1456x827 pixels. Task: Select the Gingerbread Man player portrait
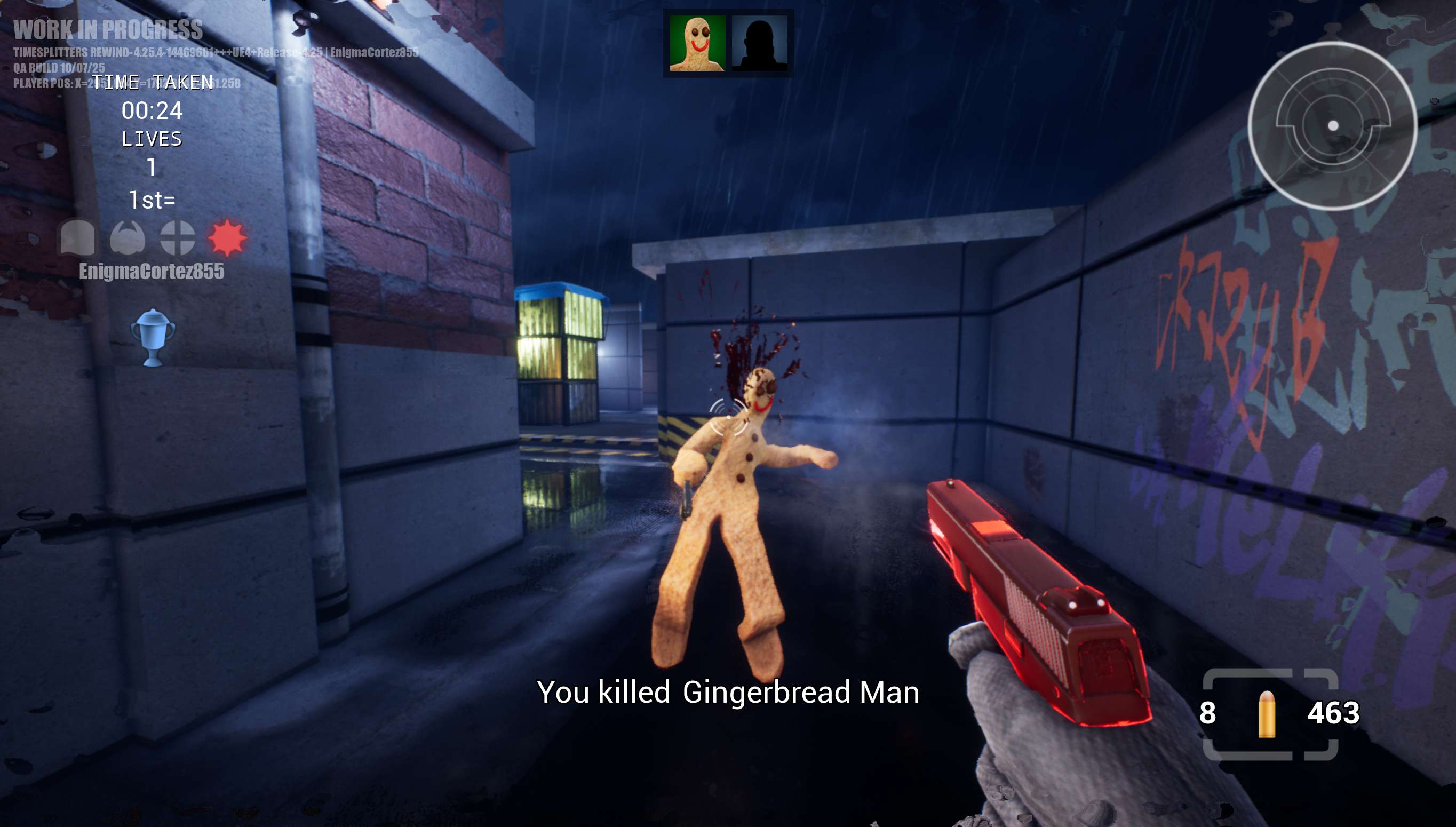click(x=697, y=43)
